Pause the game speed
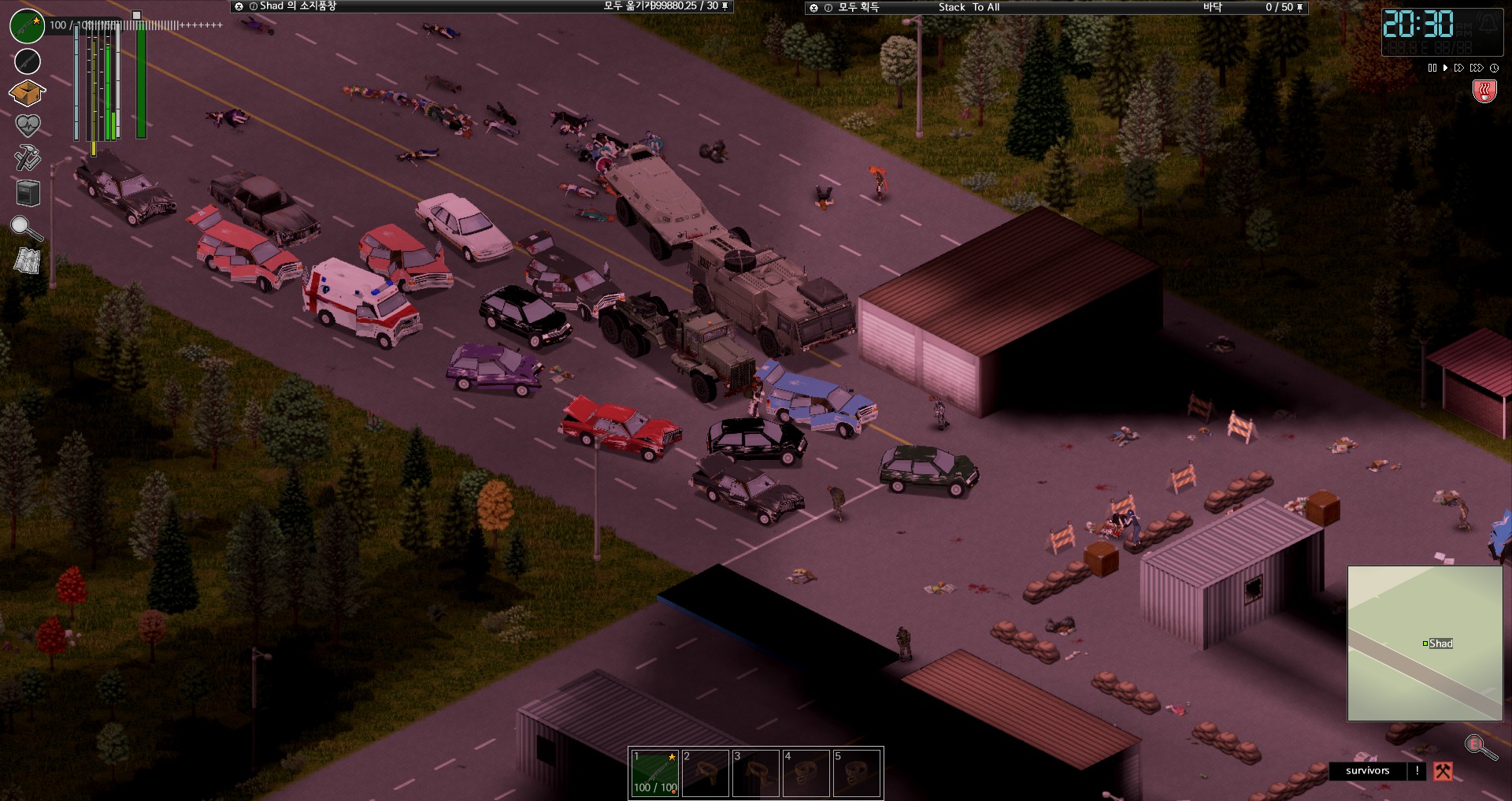Screen dimensions: 1512x801 [1432, 68]
